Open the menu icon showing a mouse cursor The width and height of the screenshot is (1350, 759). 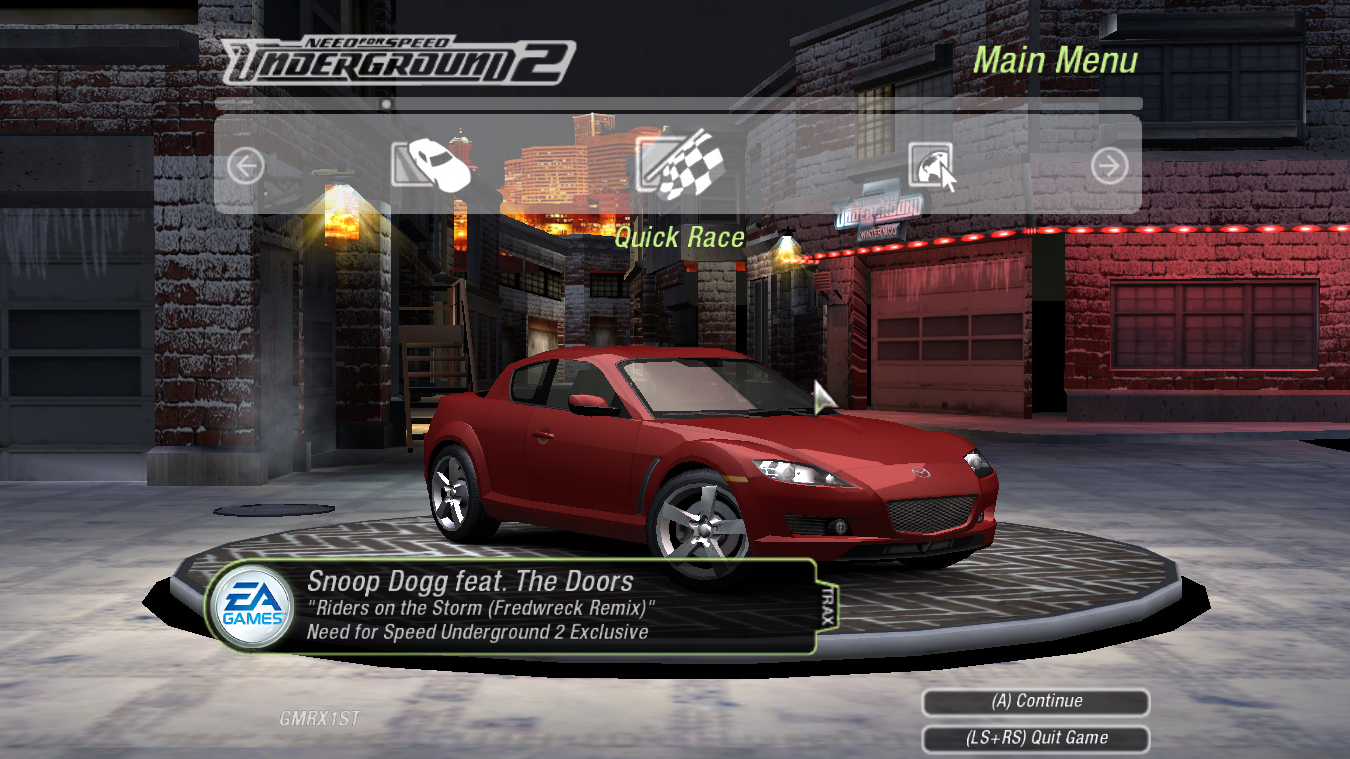932,165
